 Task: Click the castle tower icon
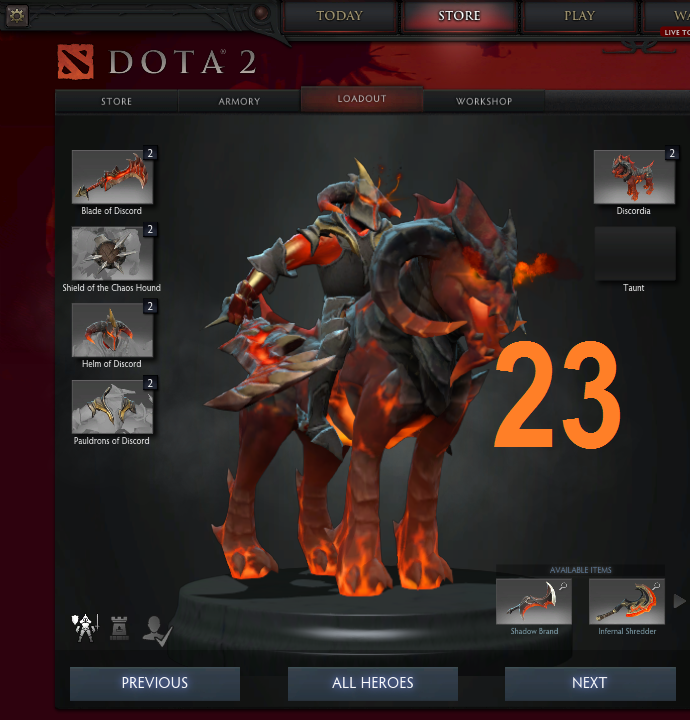119,628
